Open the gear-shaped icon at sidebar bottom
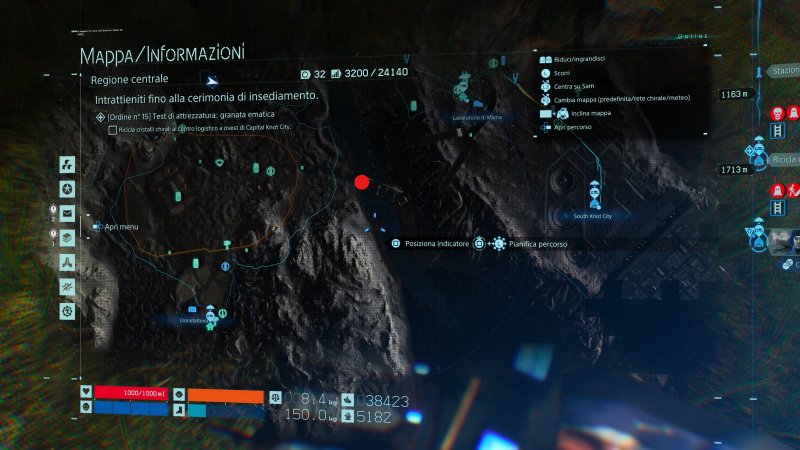800x450 pixels. (67, 311)
